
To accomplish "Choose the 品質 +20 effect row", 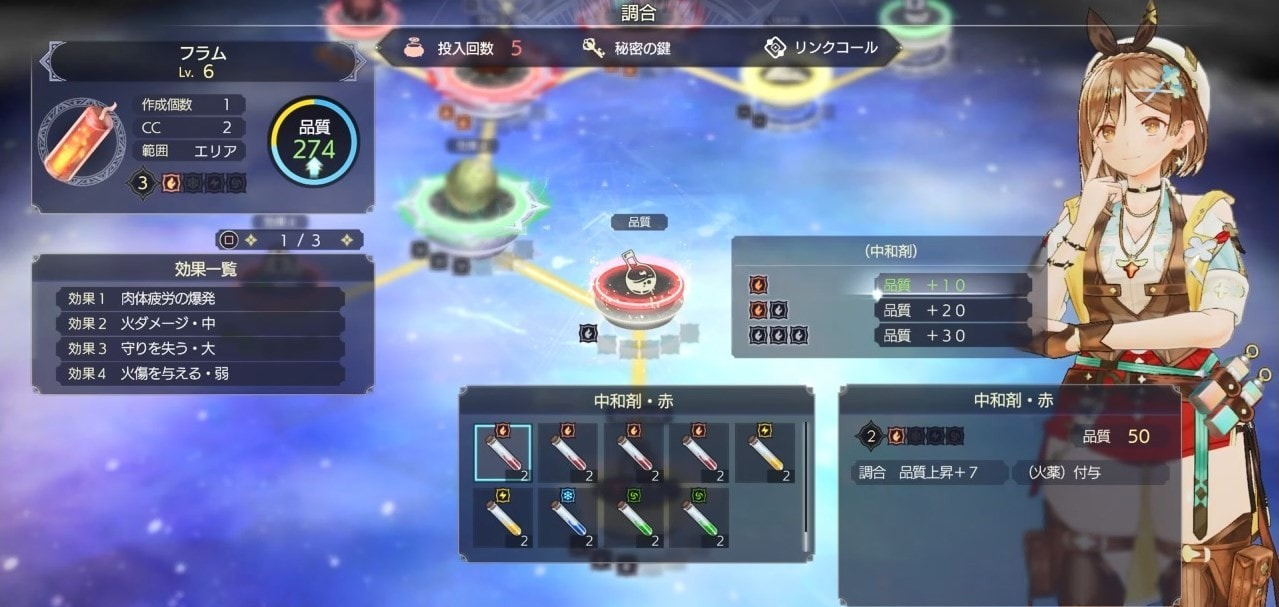I will coord(951,310).
